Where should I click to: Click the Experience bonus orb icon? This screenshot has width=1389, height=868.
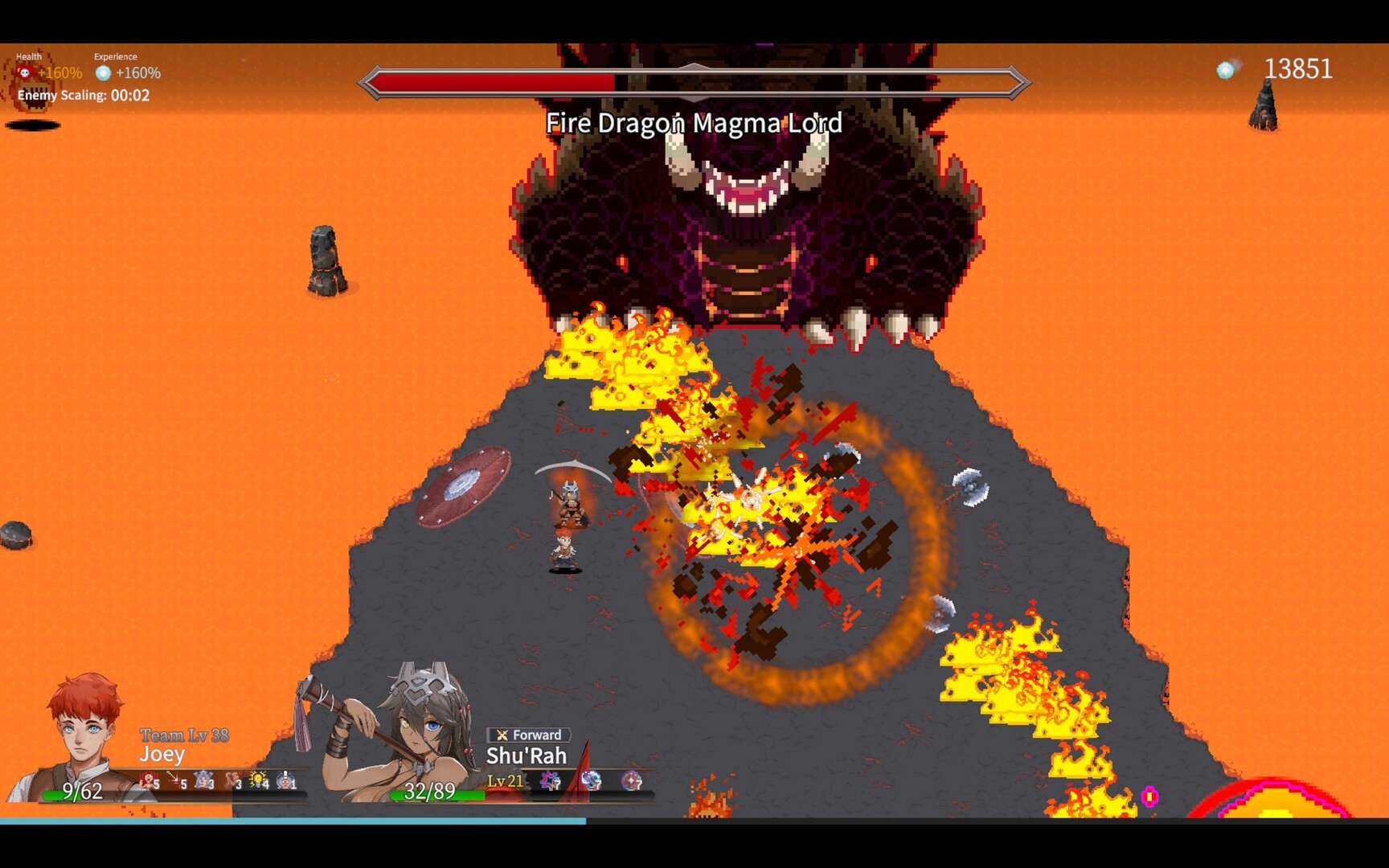(103, 73)
